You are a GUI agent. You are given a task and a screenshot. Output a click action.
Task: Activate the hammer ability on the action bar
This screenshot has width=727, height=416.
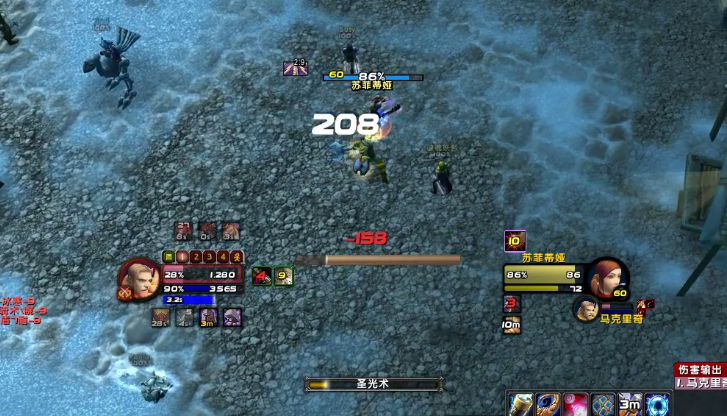pos(522,404)
